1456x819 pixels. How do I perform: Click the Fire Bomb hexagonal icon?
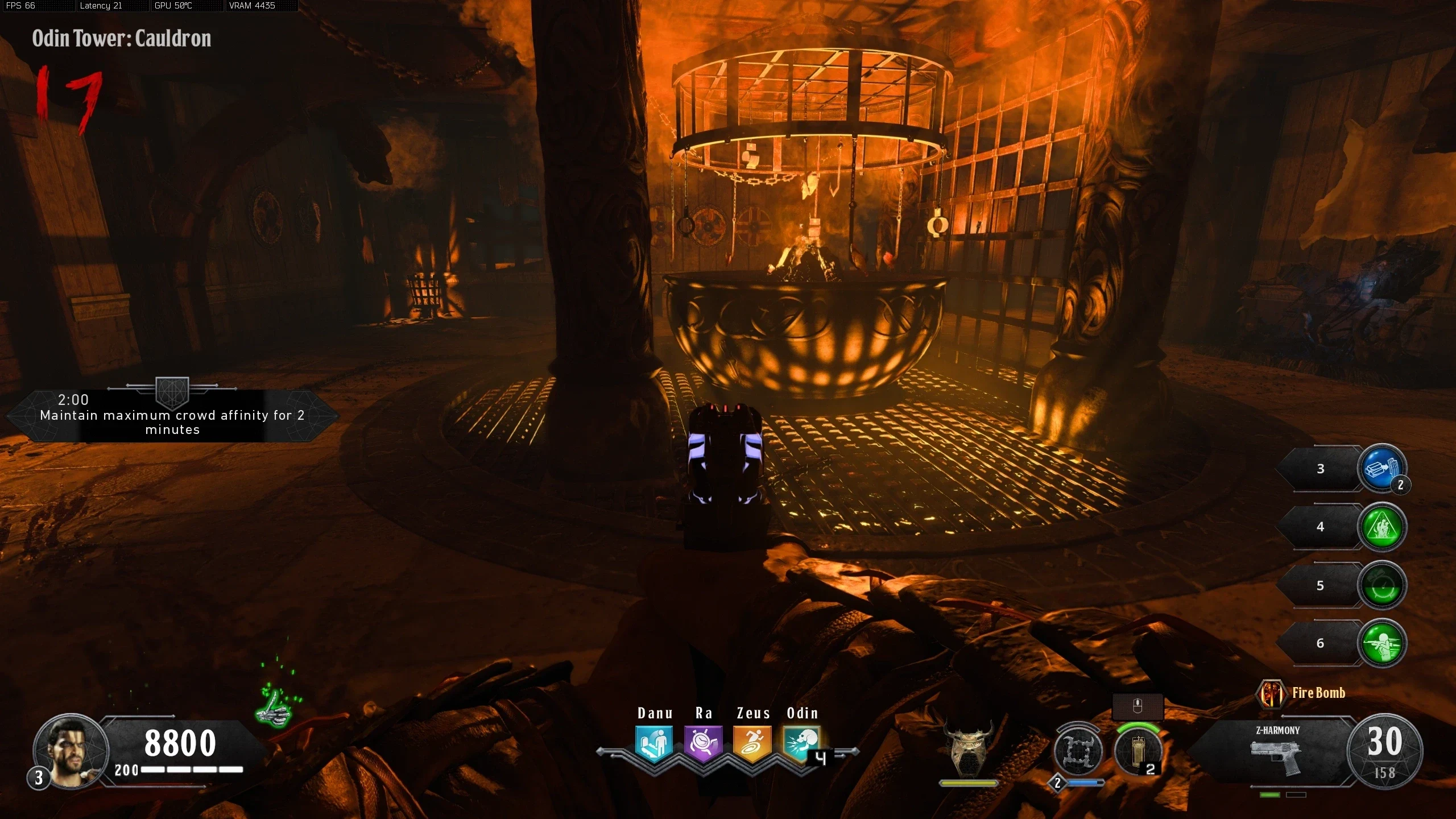pyautogui.click(x=1271, y=693)
